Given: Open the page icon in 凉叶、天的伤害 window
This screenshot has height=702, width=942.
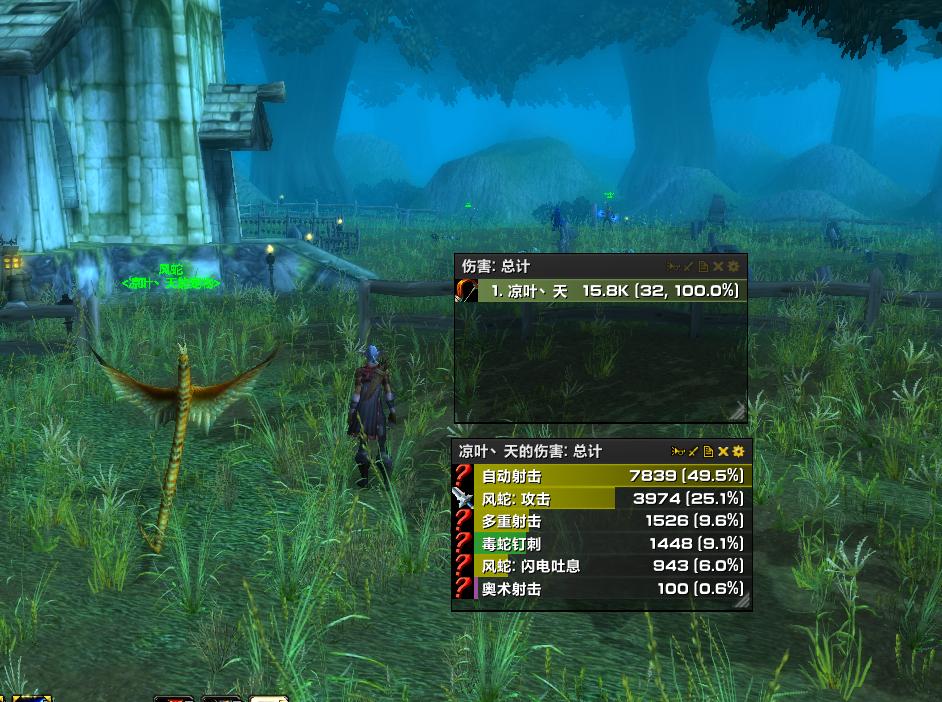Looking at the screenshot, I should [708, 452].
